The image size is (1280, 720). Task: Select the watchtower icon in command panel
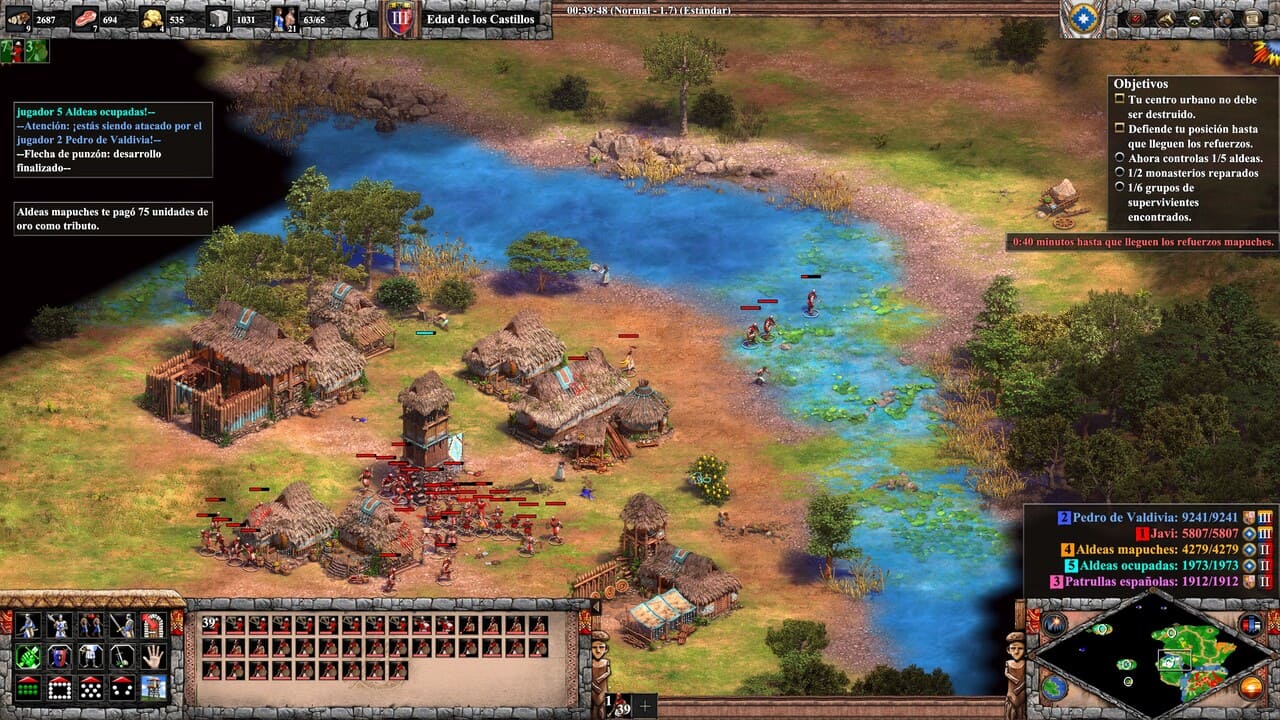[152, 688]
